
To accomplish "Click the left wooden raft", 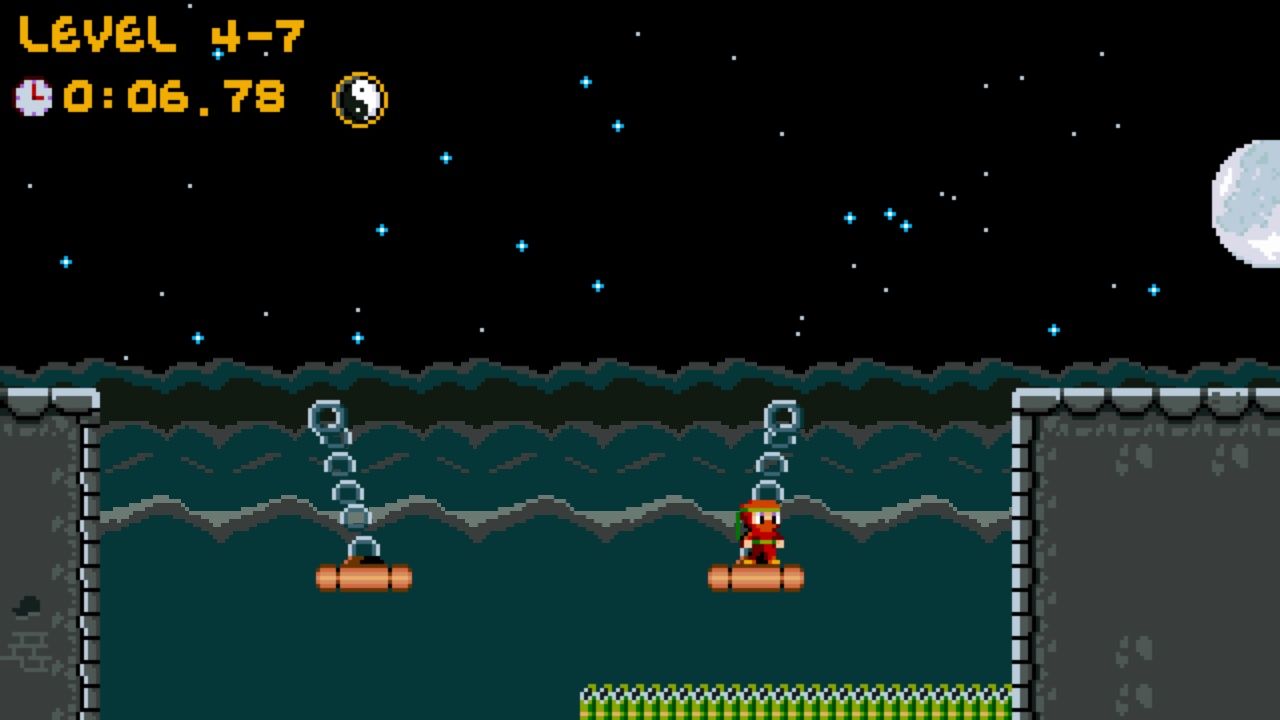I will (362, 577).
